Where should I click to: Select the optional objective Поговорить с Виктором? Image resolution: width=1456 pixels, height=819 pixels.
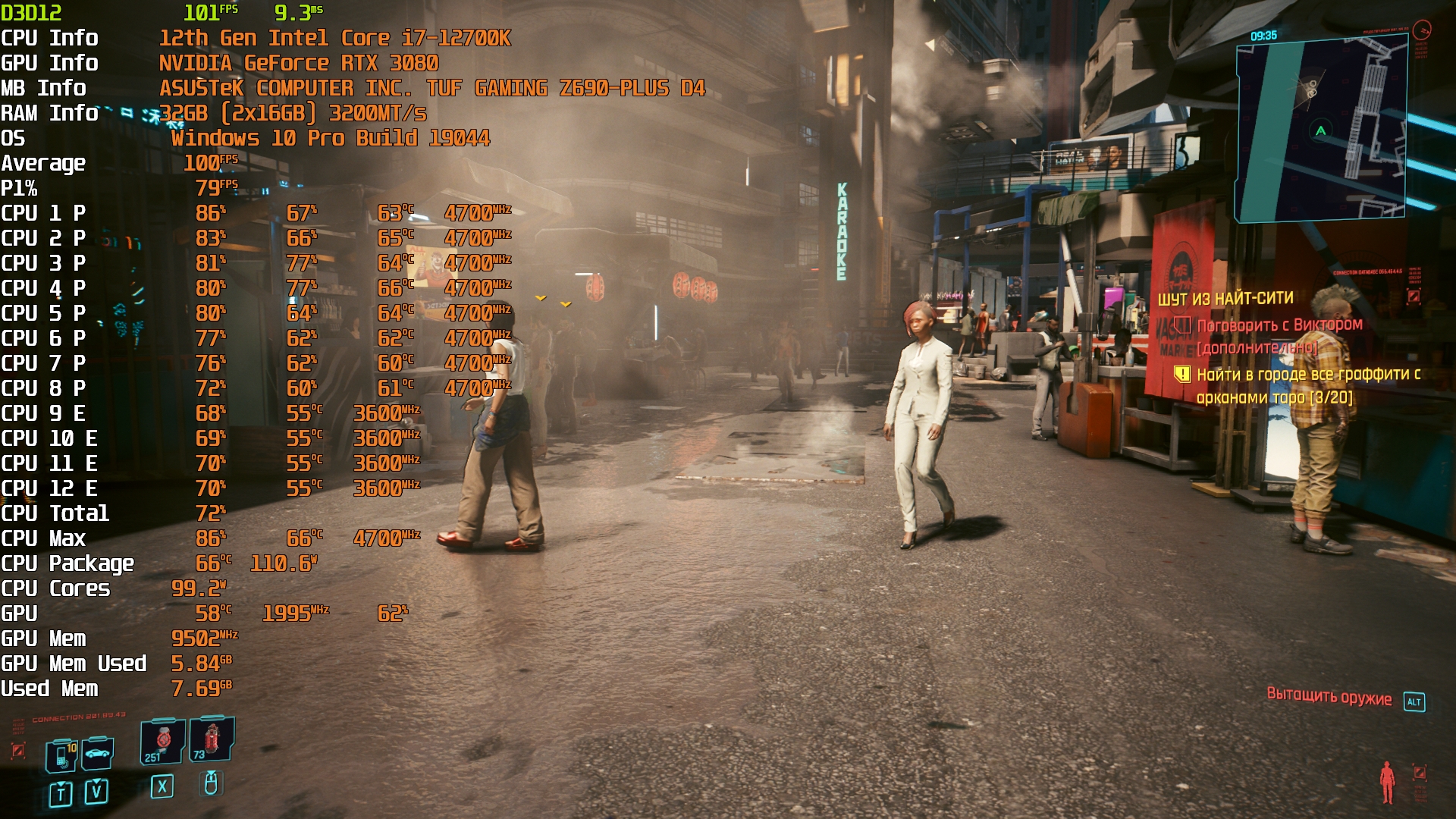click(x=1279, y=325)
